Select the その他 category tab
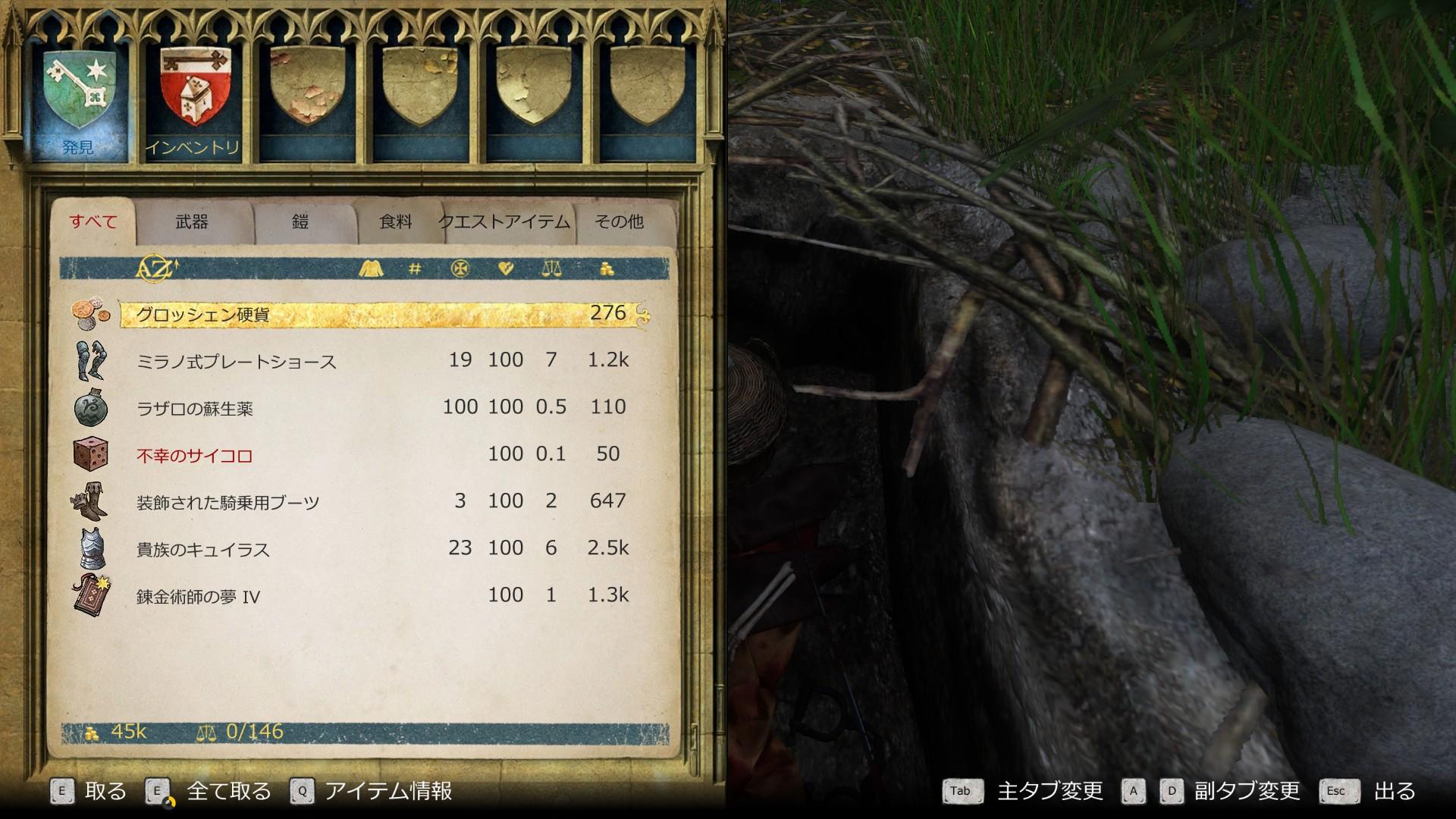 tap(619, 221)
